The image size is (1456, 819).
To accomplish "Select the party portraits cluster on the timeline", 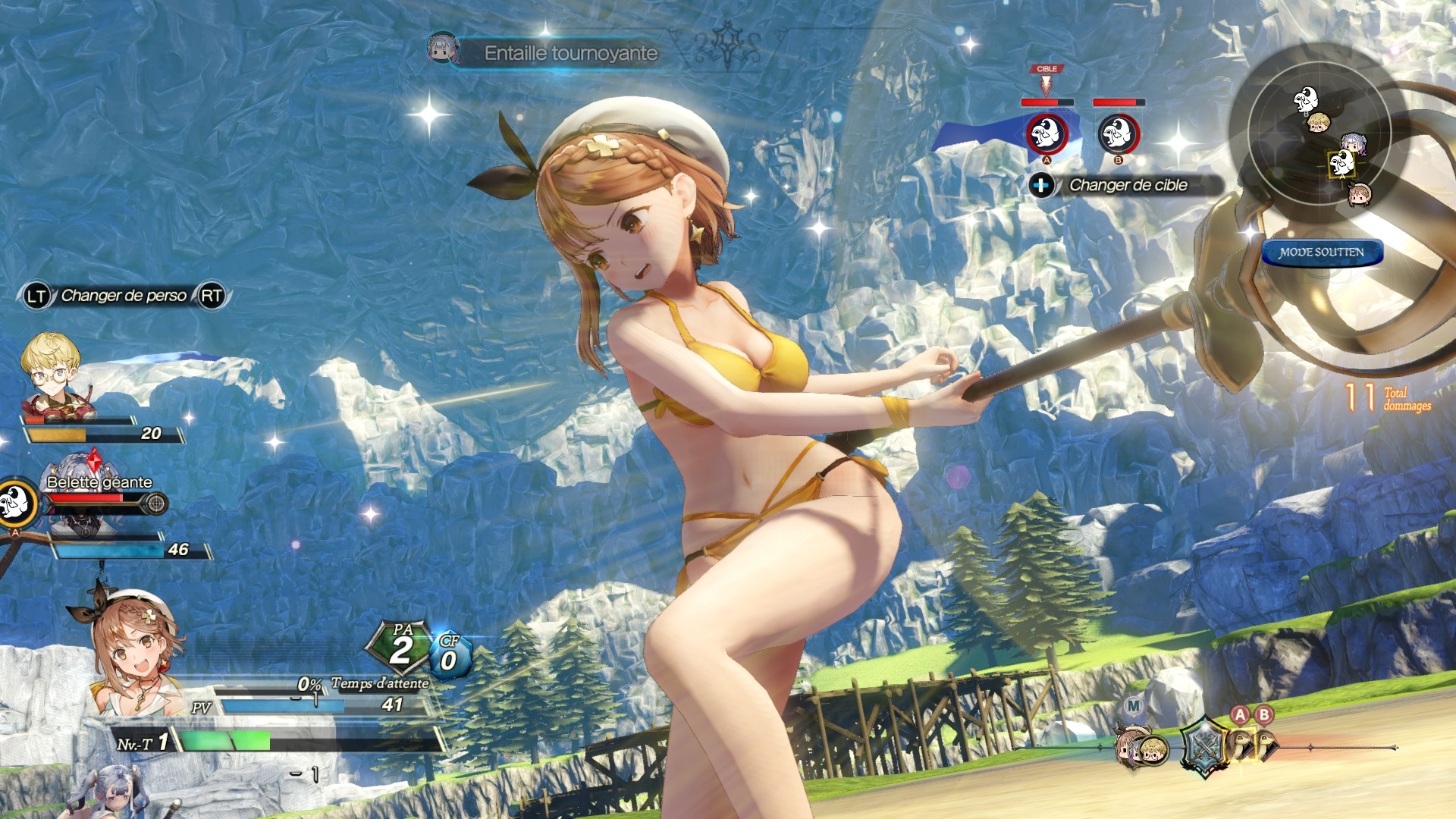I will point(1140,748).
